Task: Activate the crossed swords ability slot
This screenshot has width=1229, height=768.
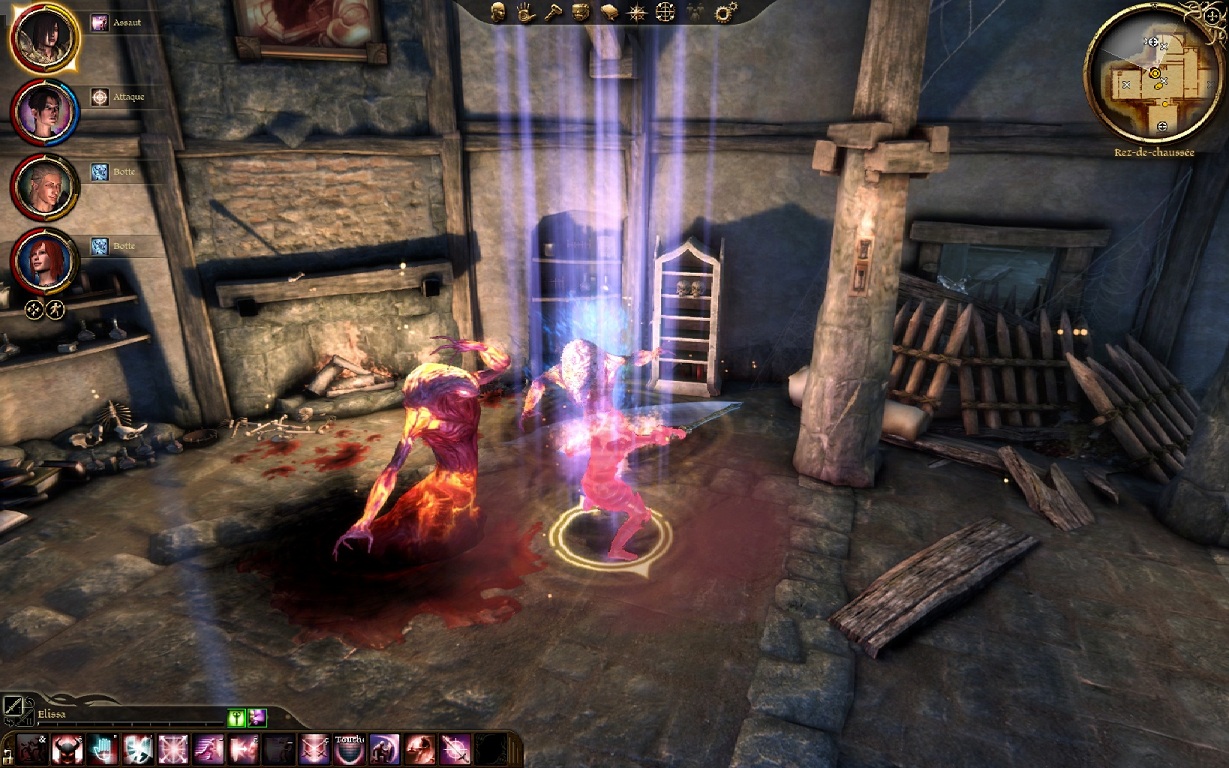Action: pyautogui.click(x=314, y=749)
